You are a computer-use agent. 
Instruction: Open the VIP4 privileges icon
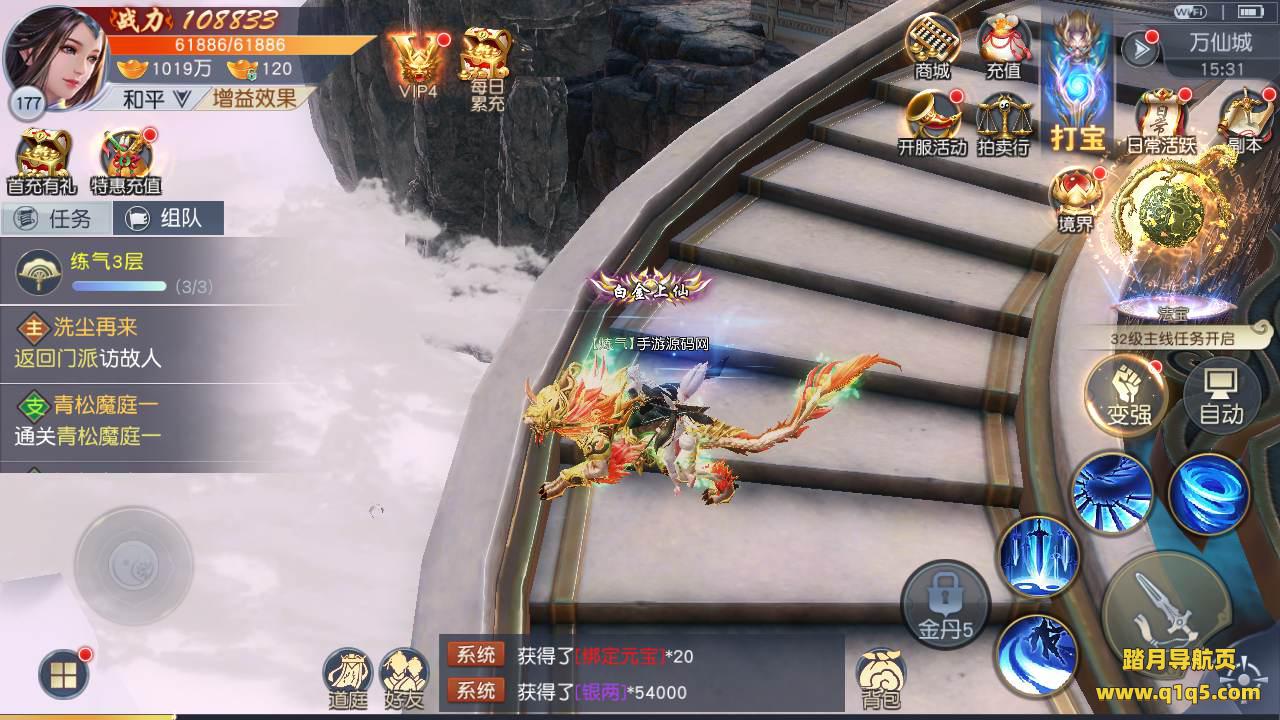pyautogui.click(x=417, y=62)
